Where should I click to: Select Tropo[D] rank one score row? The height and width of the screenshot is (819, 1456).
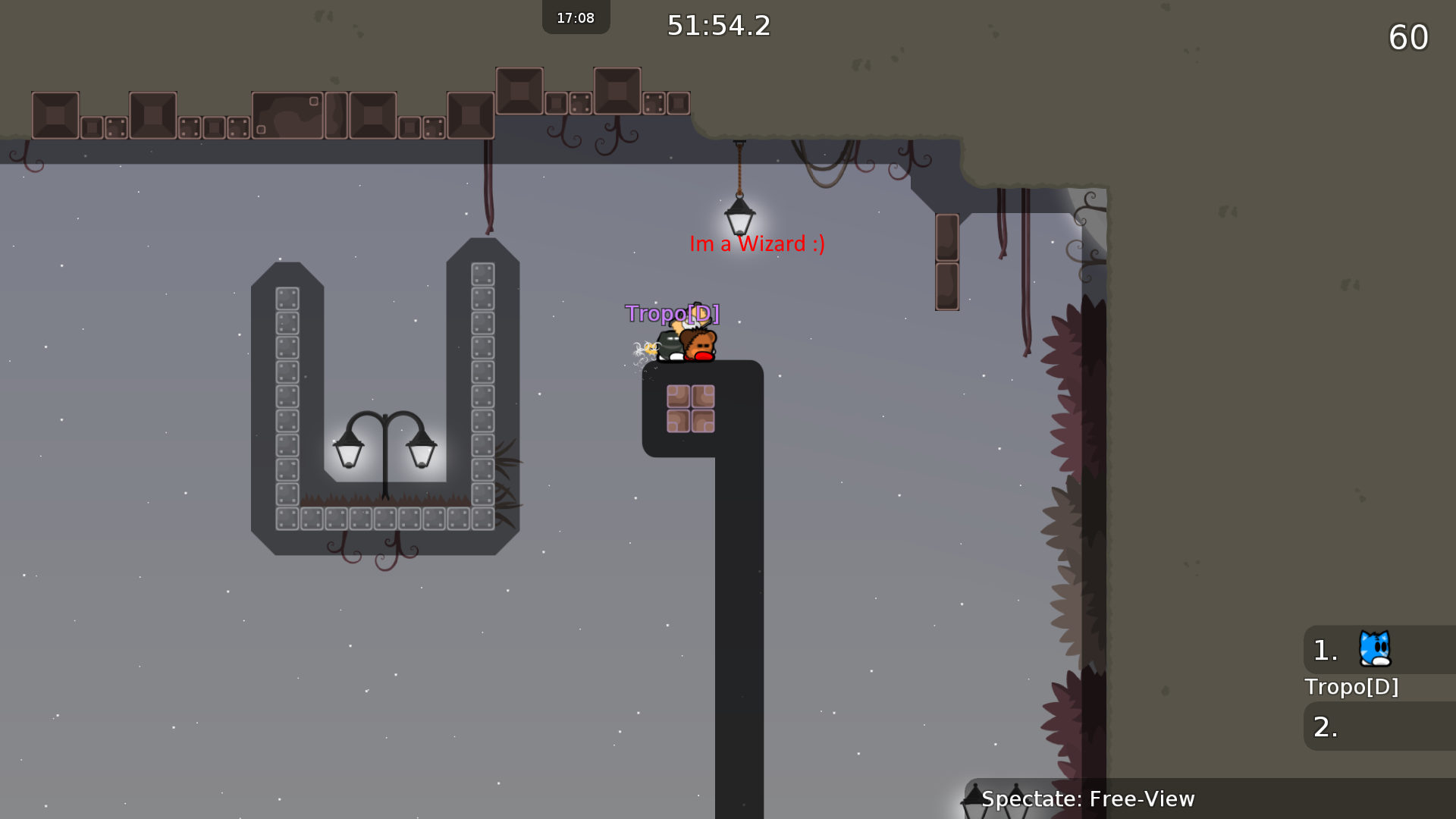pyautogui.click(x=1379, y=650)
